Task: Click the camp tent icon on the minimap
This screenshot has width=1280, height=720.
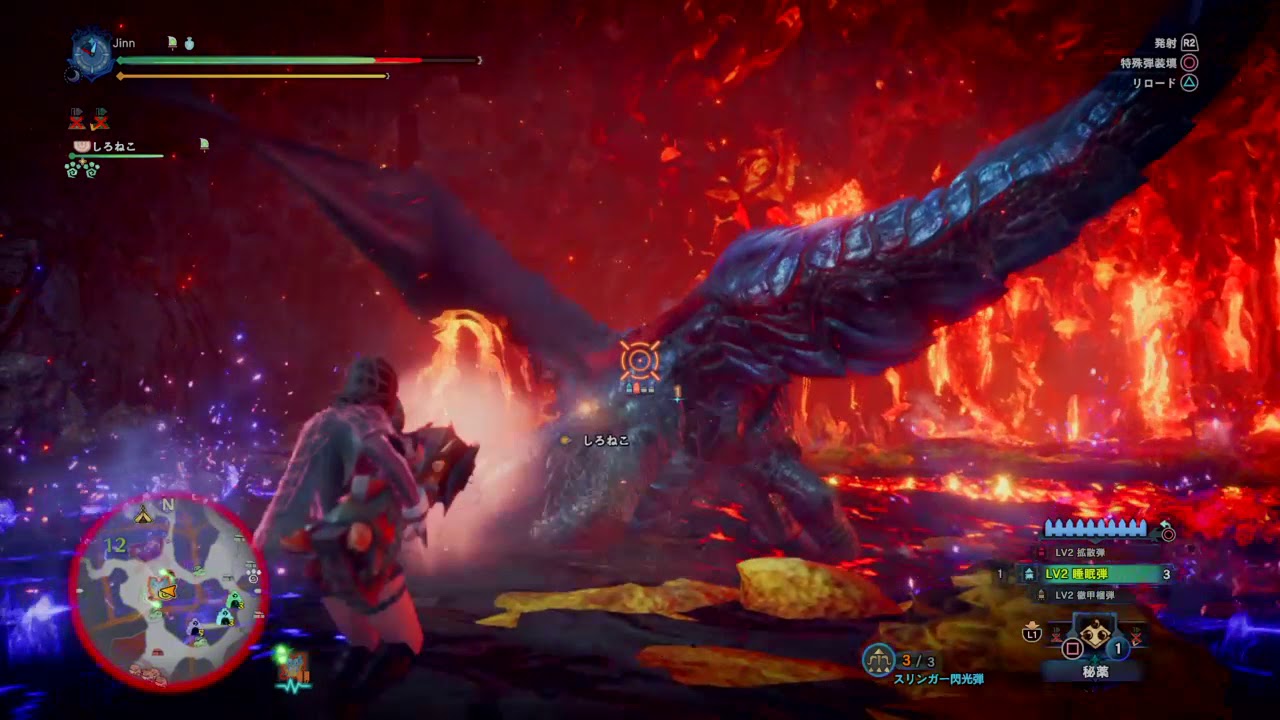Action: (141, 515)
